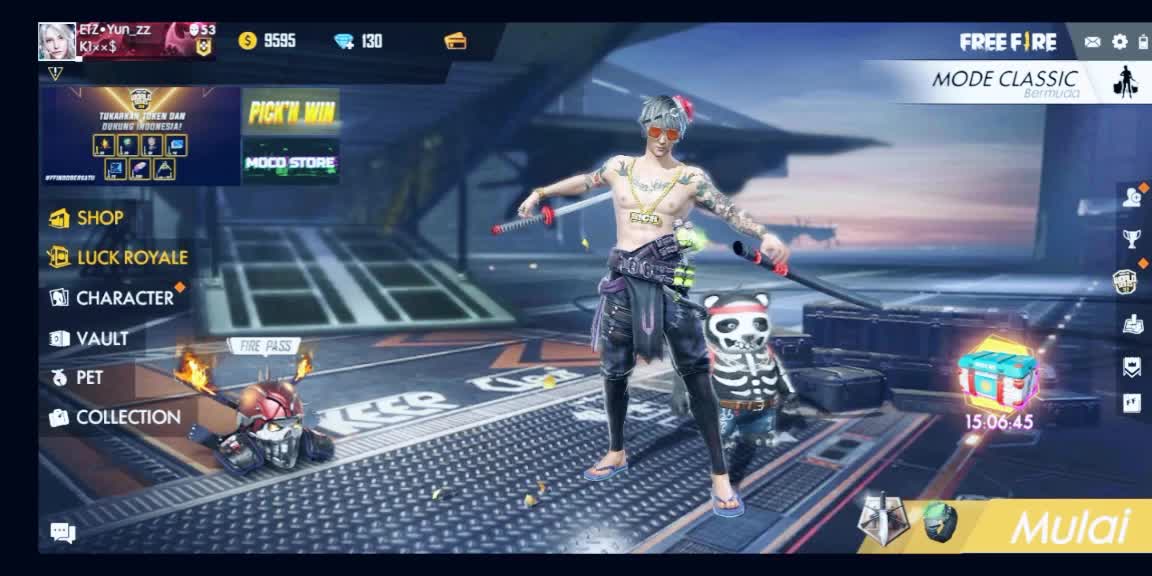Open the mail envelope inbox
Viewport: 1152px width, 576px height.
coord(1092,42)
